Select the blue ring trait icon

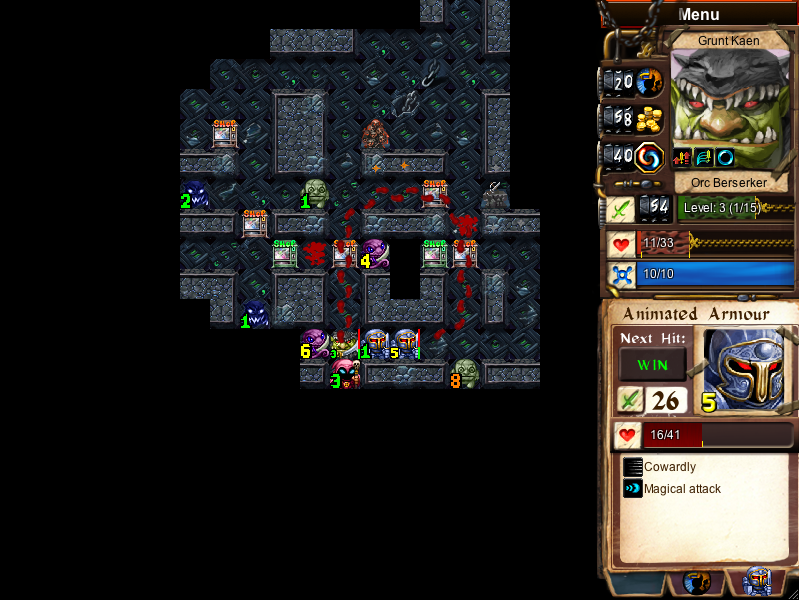pyautogui.click(x=725, y=157)
